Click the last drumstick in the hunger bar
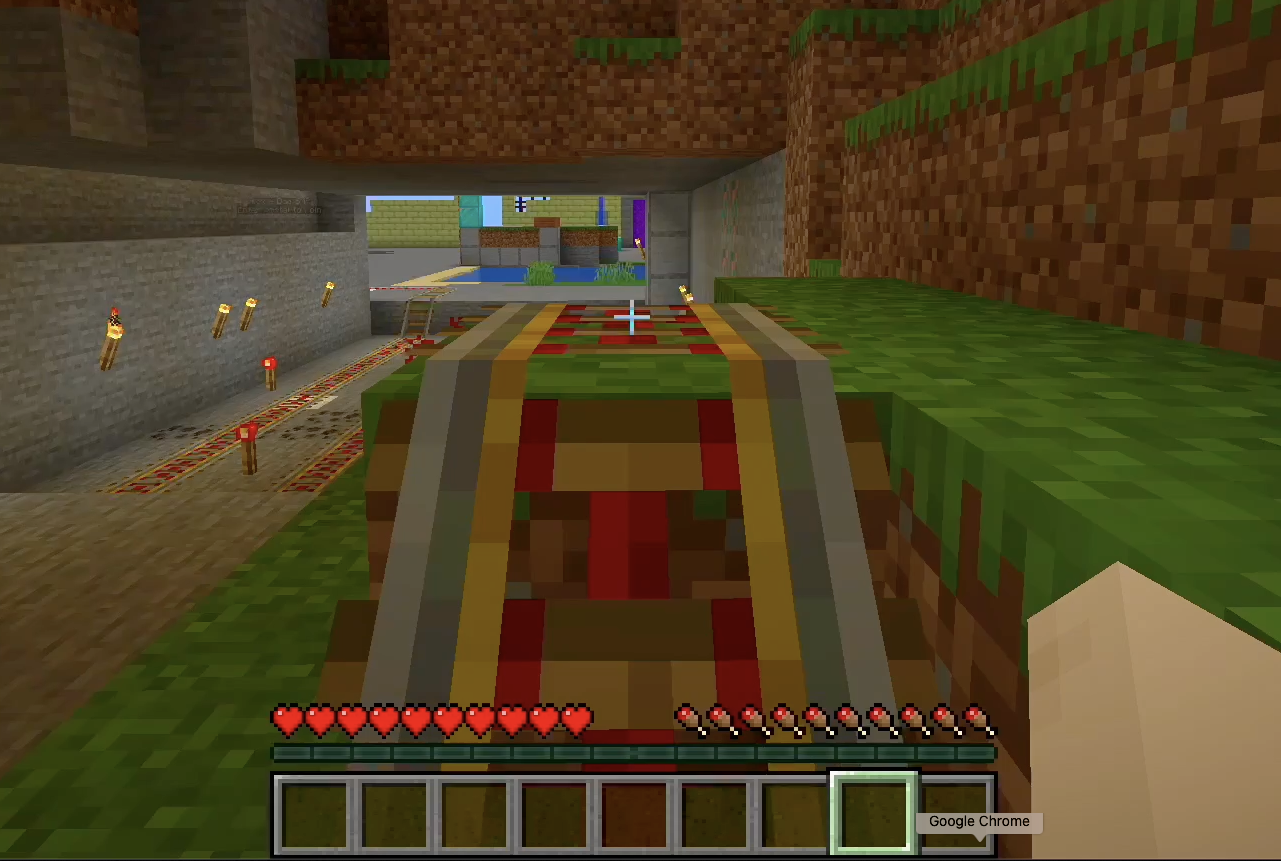Screen dimensions: 1281x861 pyautogui.click(x=978, y=717)
